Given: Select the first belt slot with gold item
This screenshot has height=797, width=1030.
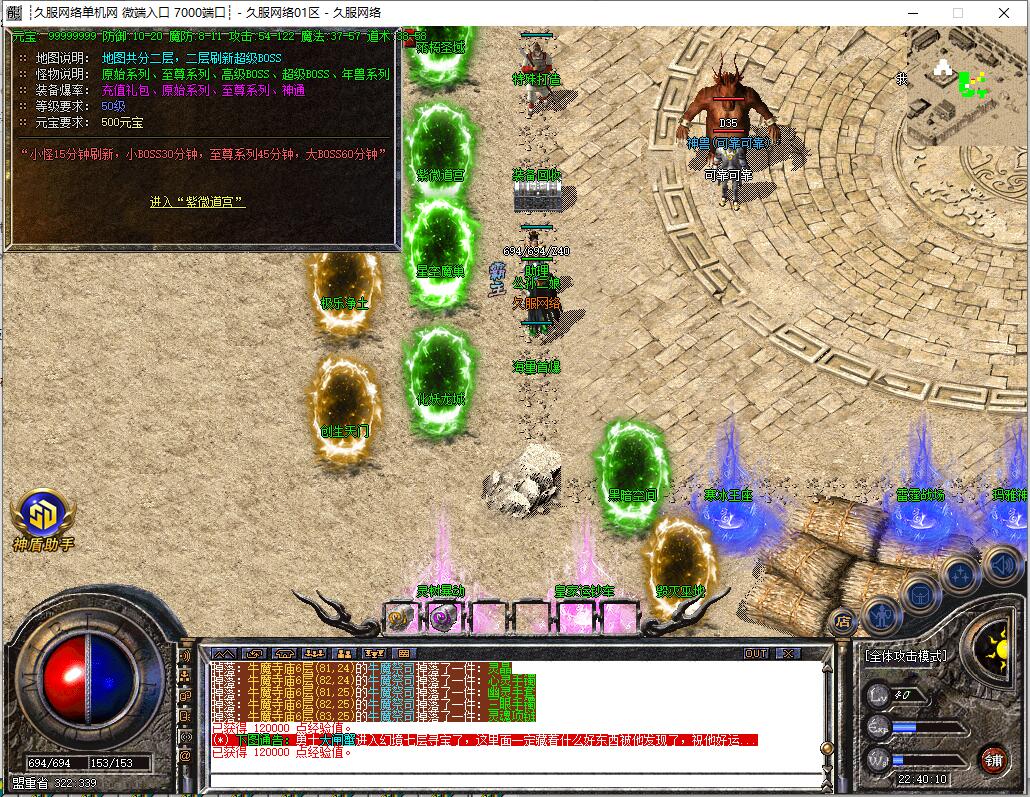Looking at the screenshot, I should (401, 617).
